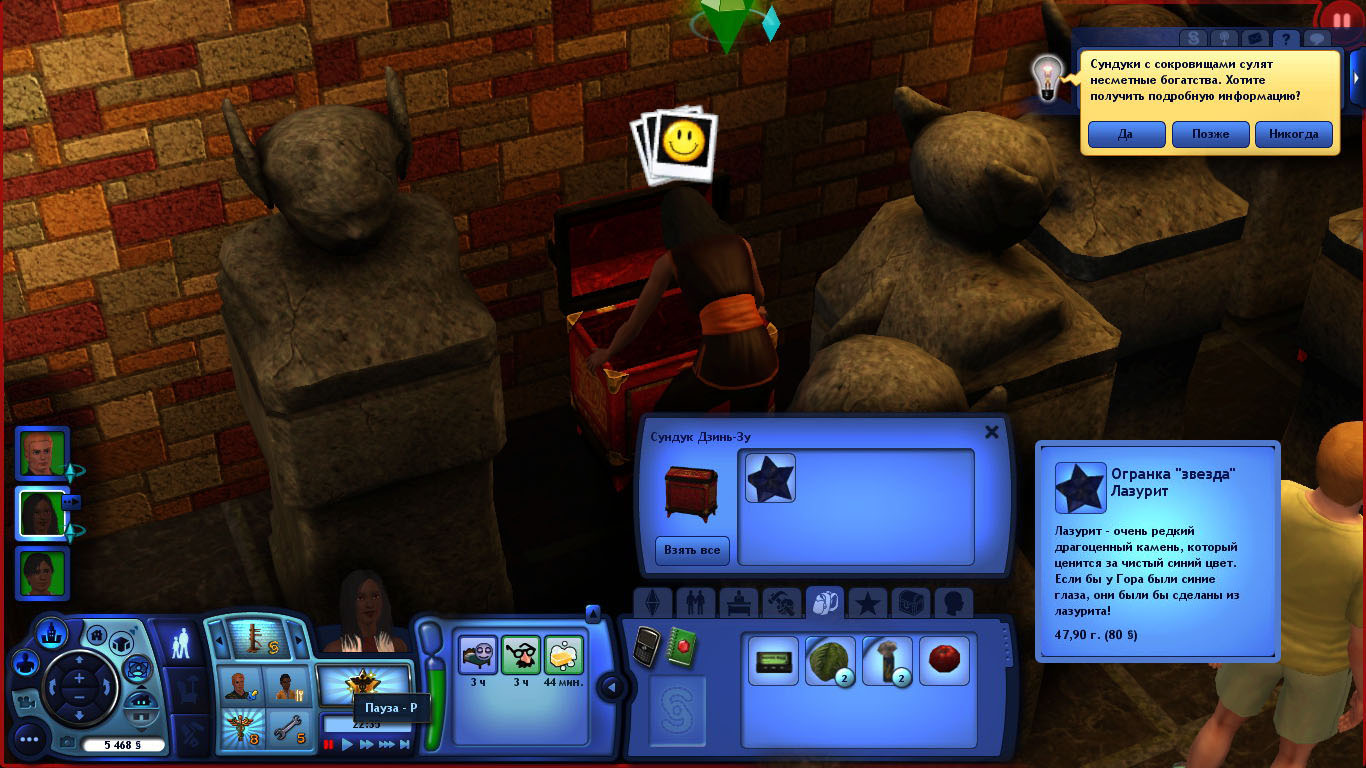The image size is (1366, 768).
Task: Click the red pause speed button
Action: (328, 744)
